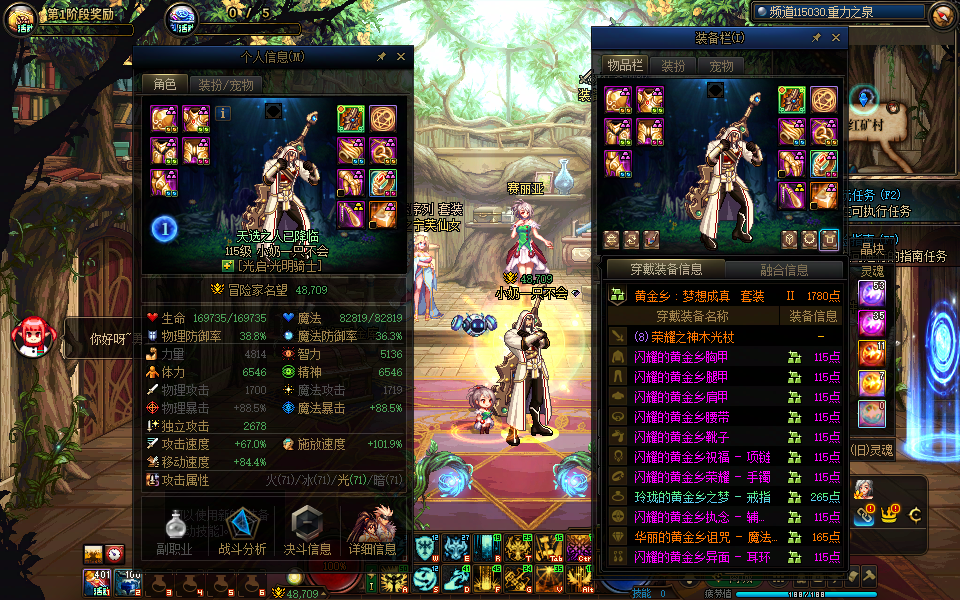Click the blue info 'i' icon
960x600 pixels.
point(222,113)
